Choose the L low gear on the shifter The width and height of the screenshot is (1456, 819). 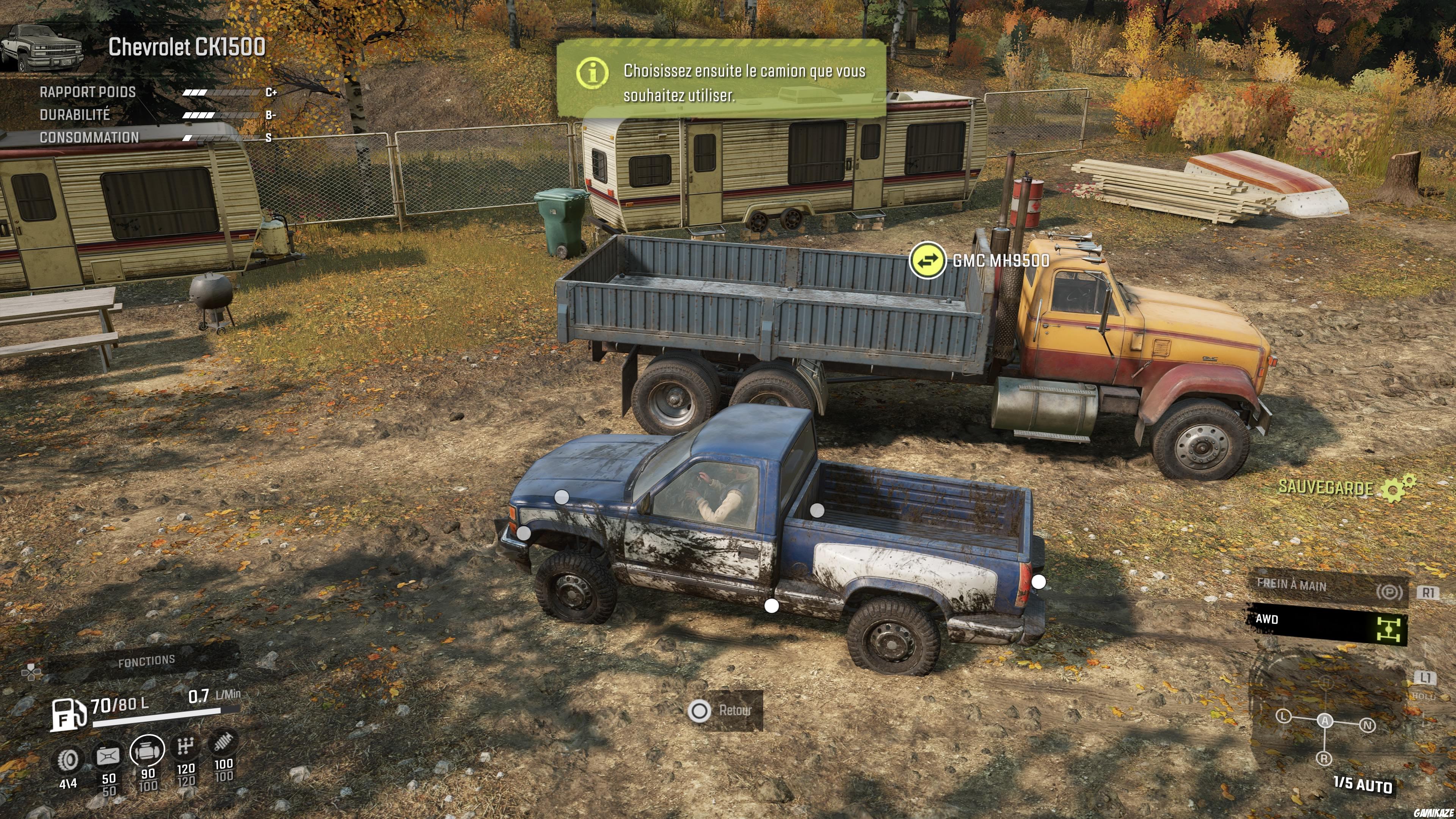point(1283,717)
